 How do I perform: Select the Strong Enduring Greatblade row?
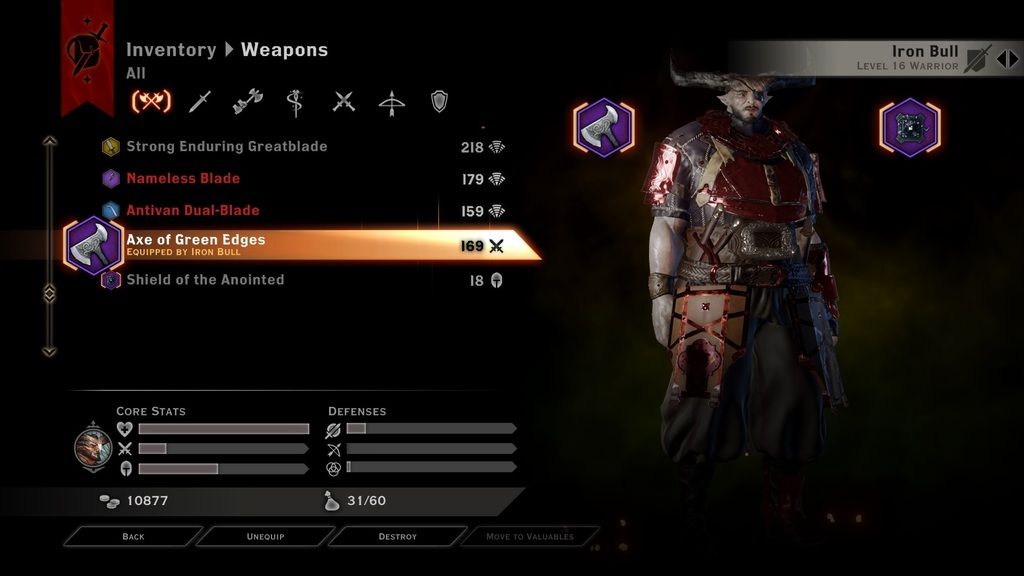click(x=226, y=147)
